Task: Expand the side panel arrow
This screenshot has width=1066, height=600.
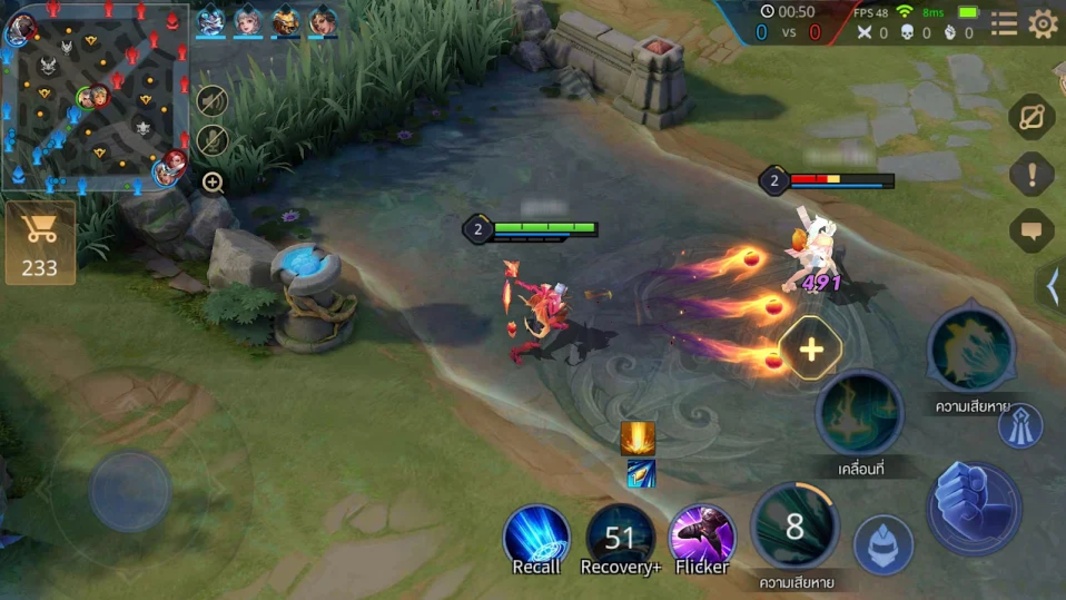Action: (x=1053, y=287)
